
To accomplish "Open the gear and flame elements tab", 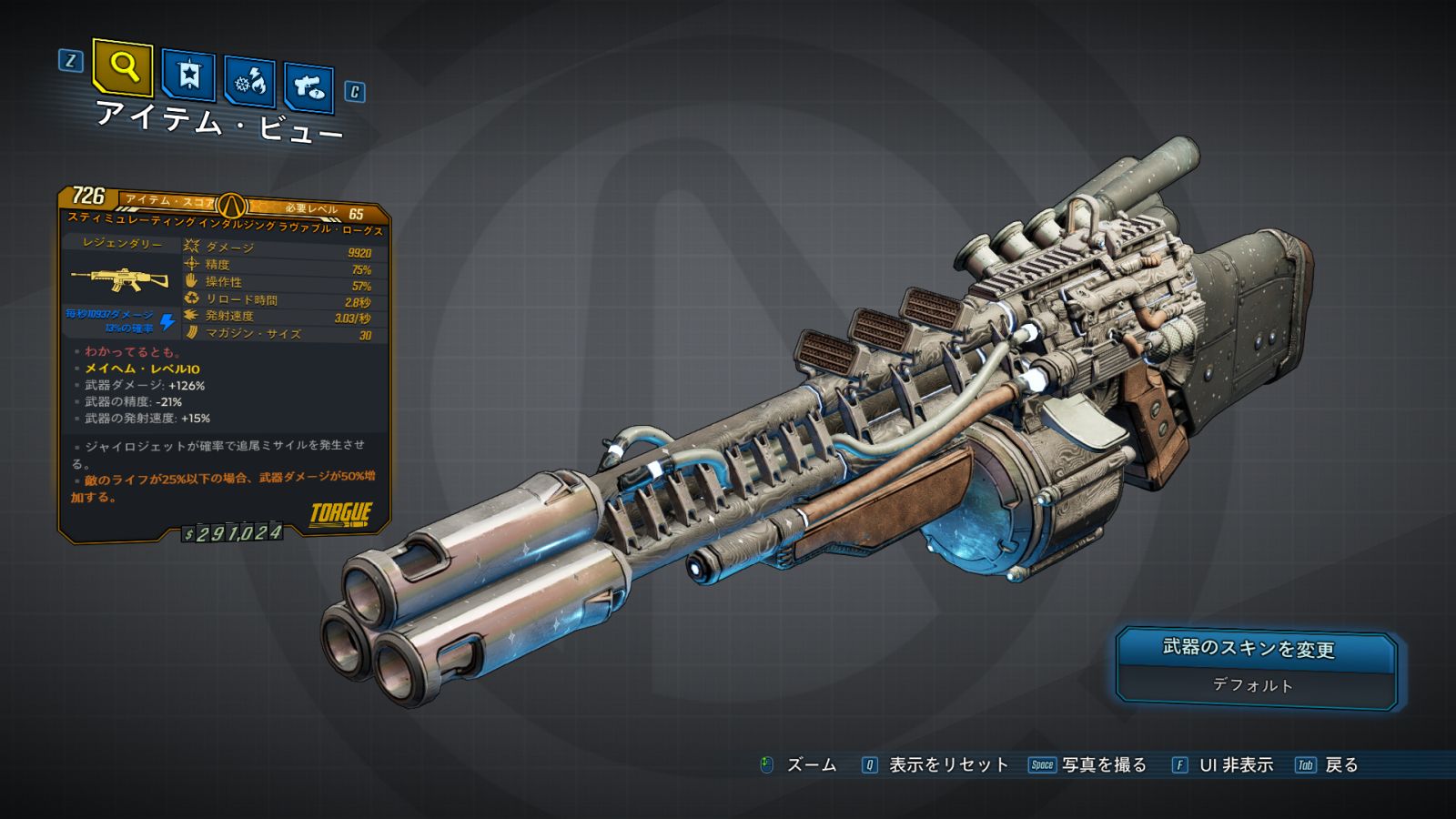I will click(x=249, y=82).
